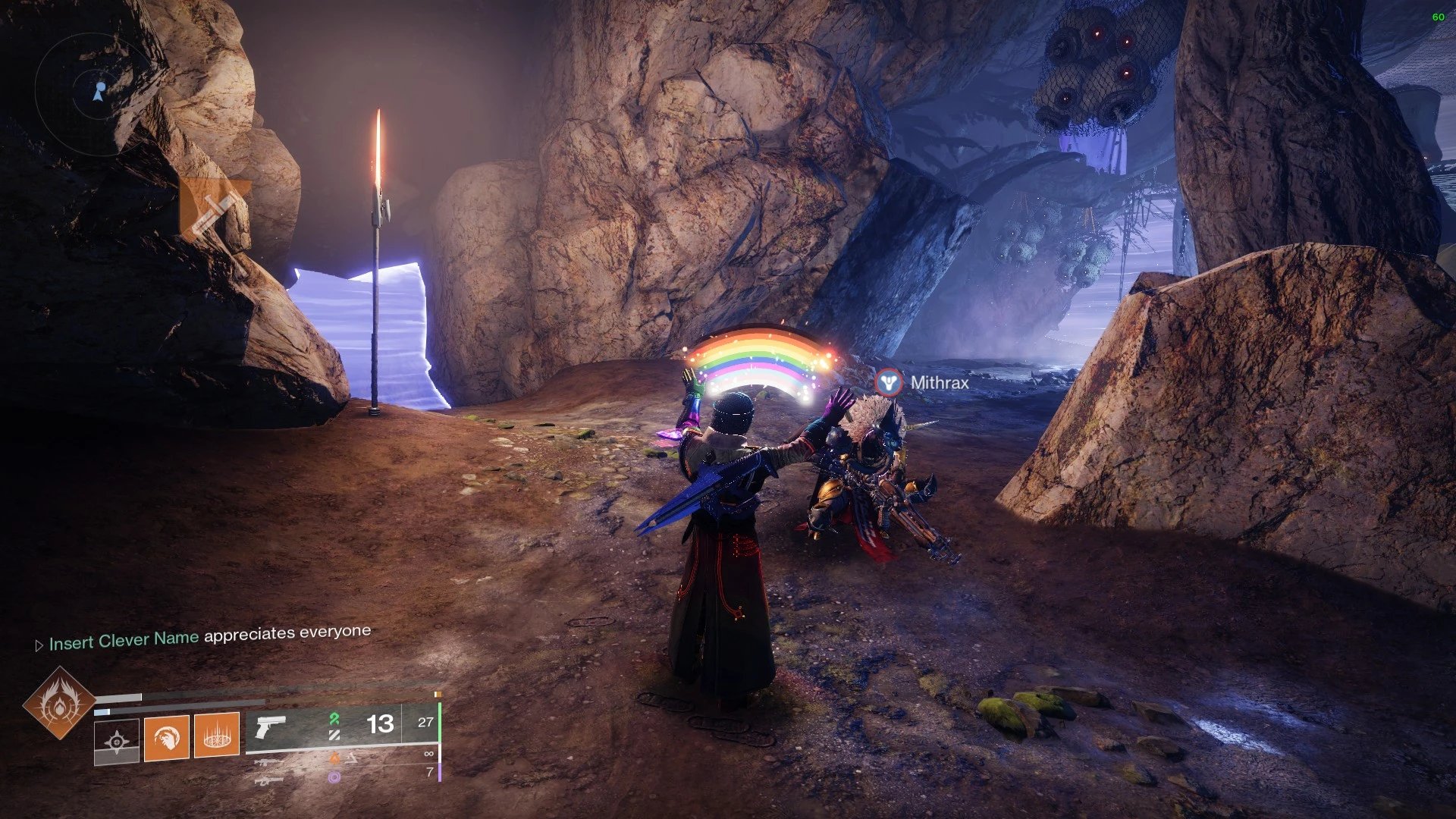Screen dimensions: 1456x819
Task: Use the orange melee hand ability
Action: pyautogui.click(x=167, y=735)
